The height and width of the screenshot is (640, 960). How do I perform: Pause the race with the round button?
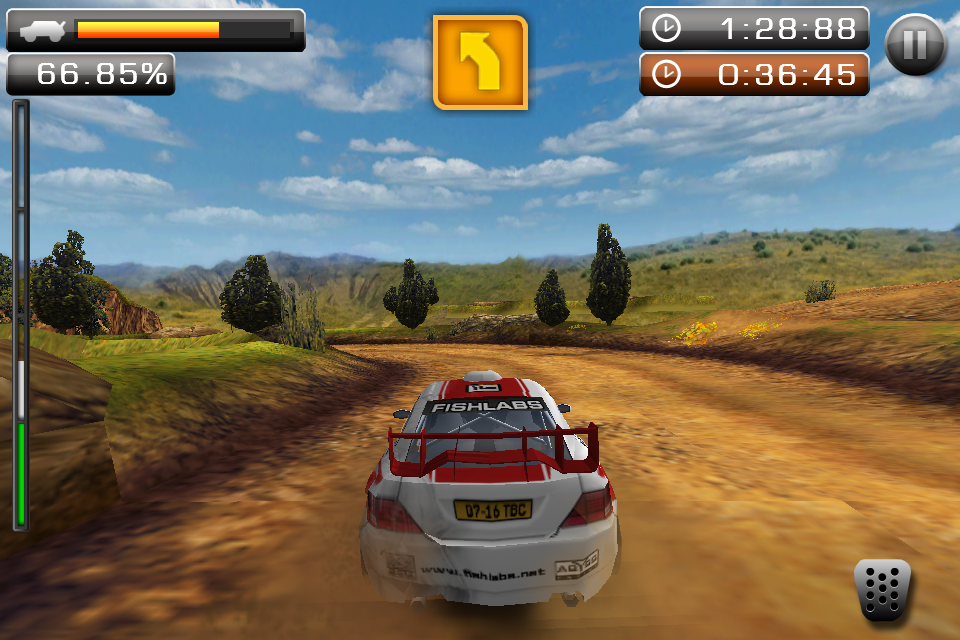[x=915, y=46]
